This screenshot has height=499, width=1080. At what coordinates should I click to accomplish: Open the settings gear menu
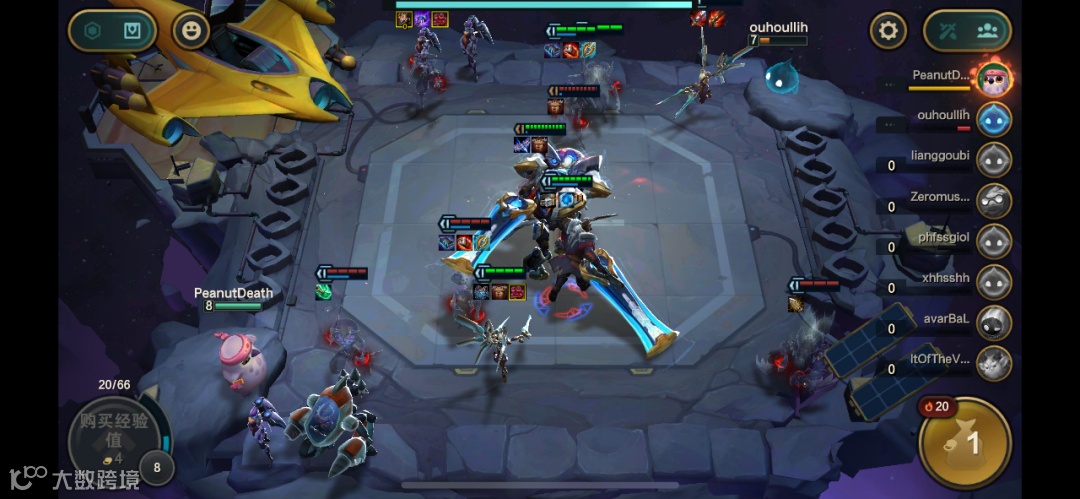[x=887, y=31]
